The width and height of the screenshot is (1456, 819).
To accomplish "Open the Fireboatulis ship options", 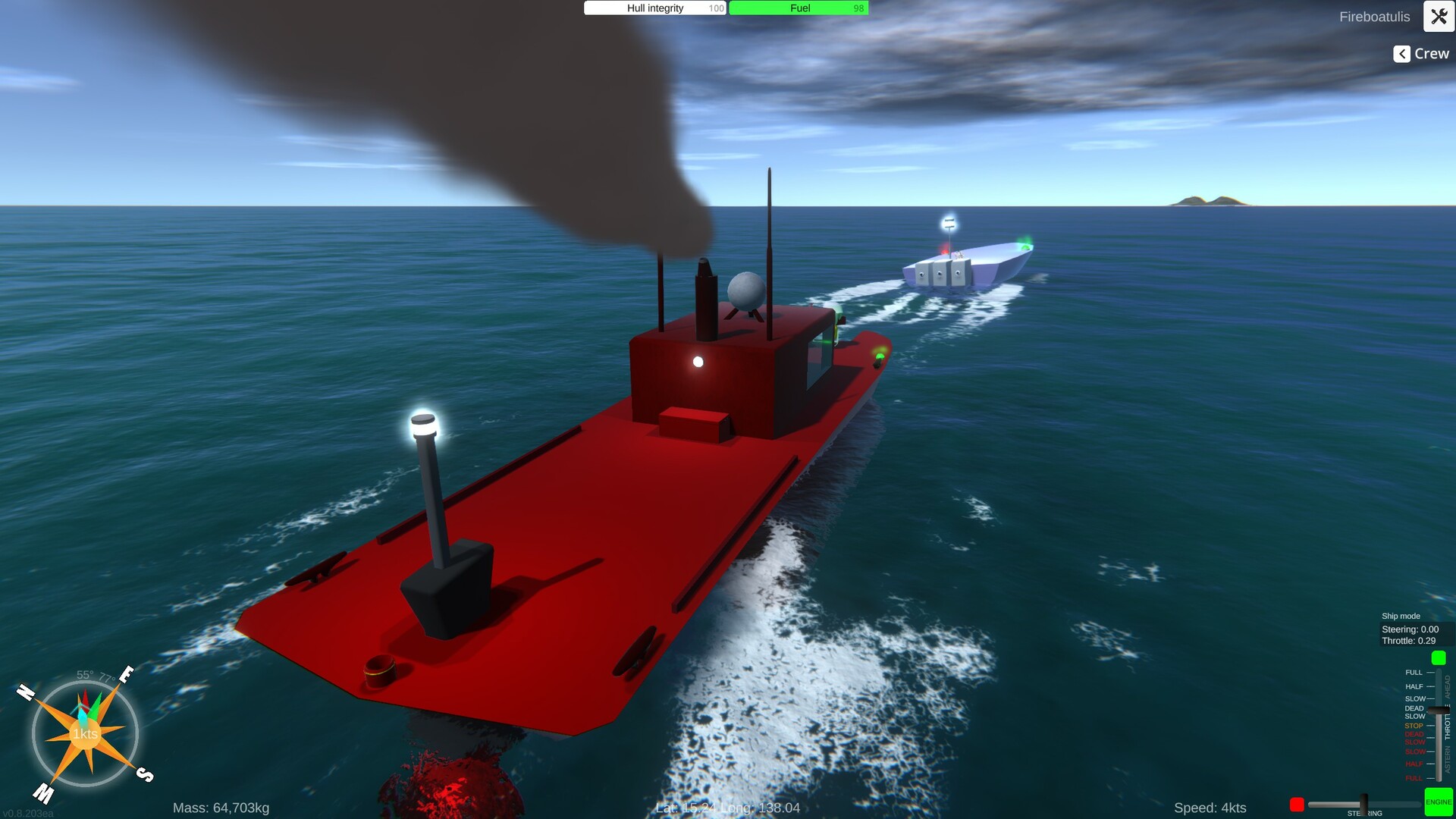I will pyautogui.click(x=1374, y=17).
